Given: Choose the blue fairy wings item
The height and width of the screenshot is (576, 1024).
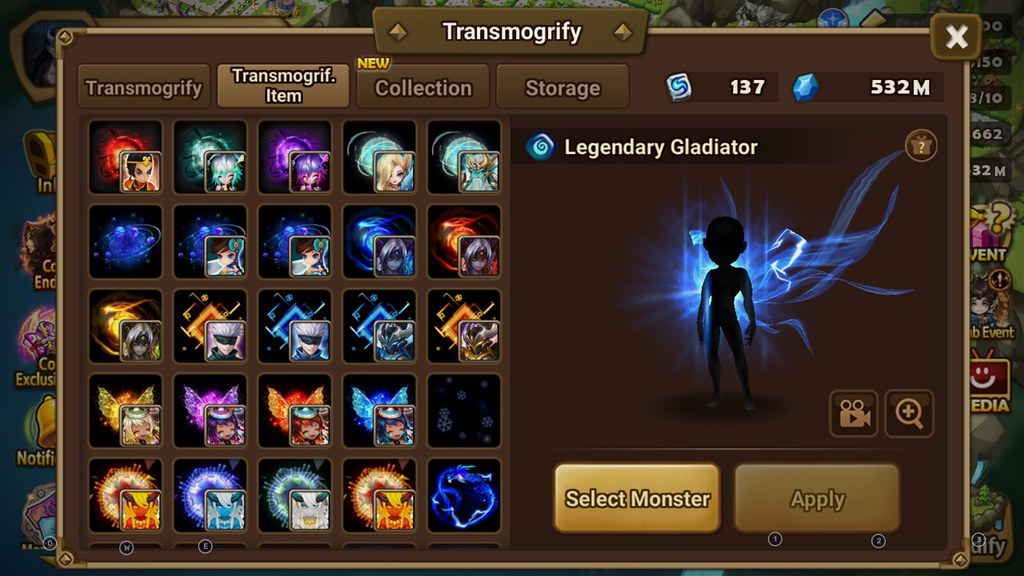Looking at the screenshot, I should point(379,410).
